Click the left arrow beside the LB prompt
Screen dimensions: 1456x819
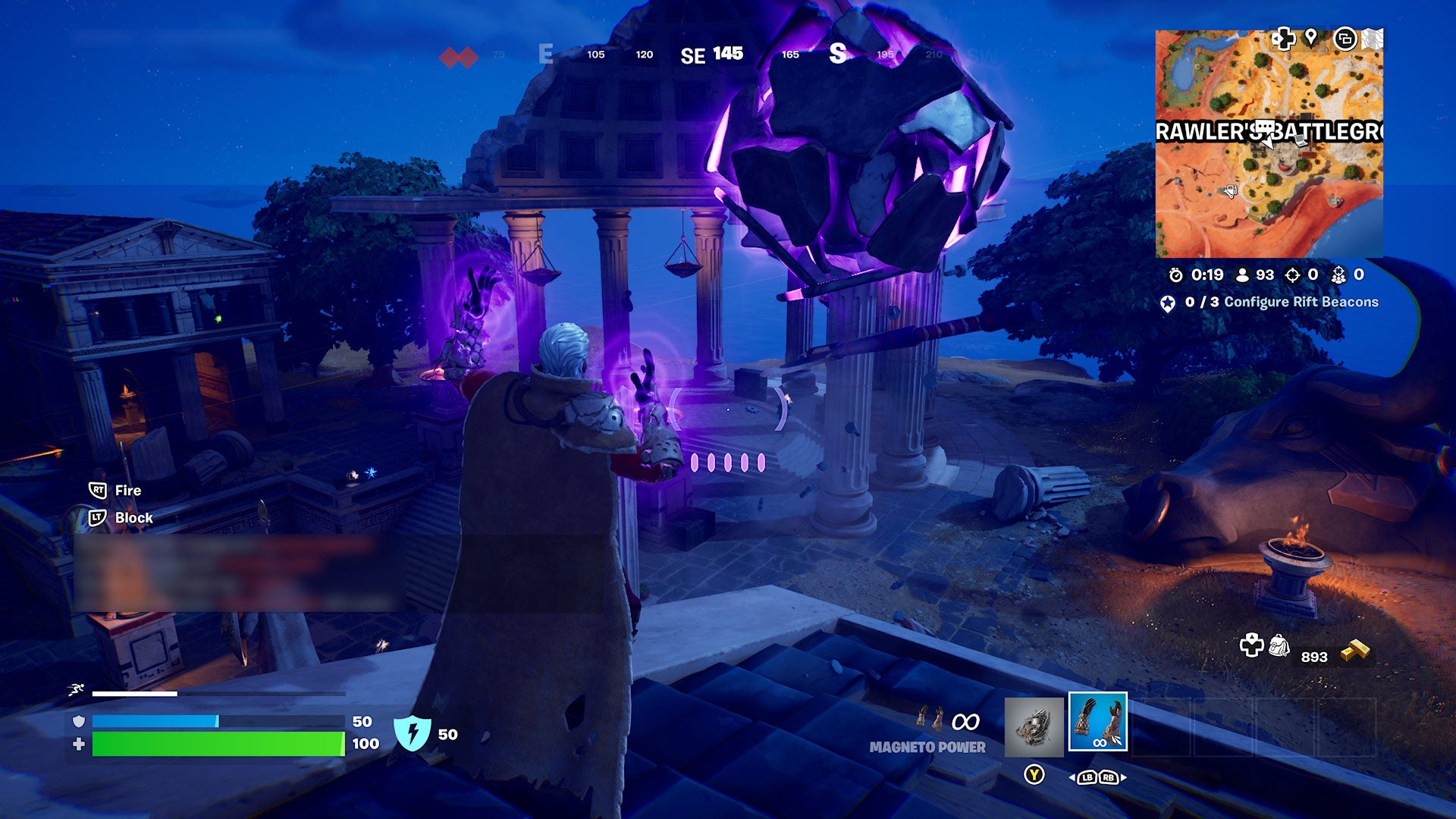pyautogui.click(x=1072, y=777)
